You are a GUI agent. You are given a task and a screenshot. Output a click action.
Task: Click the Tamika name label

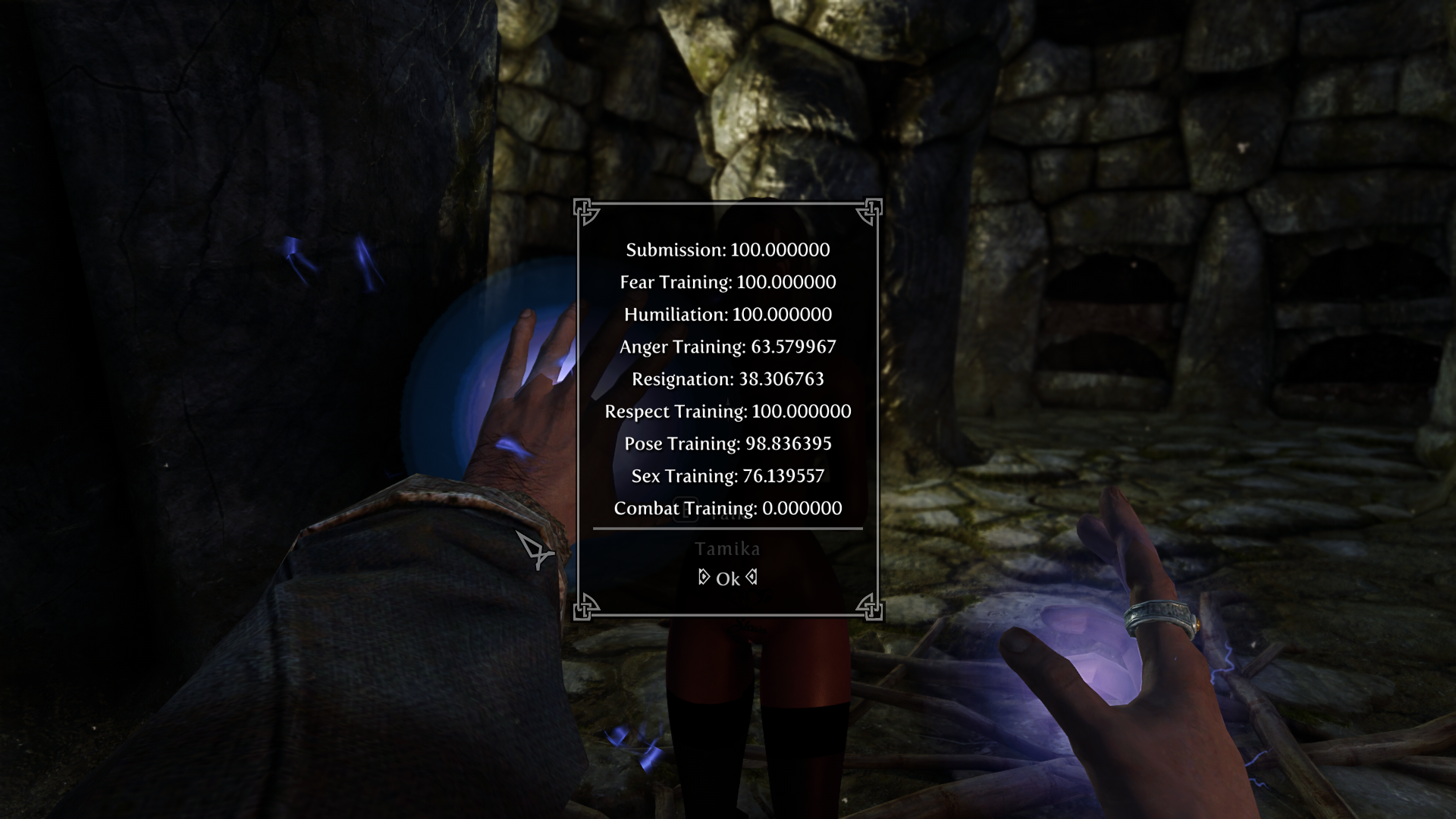tap(728, 548)
